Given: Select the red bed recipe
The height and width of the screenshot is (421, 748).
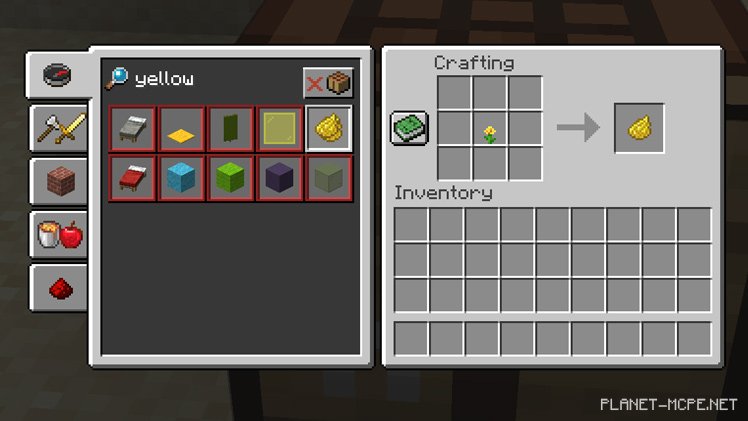Looking at the screenshot, I should tap(133, 178).
